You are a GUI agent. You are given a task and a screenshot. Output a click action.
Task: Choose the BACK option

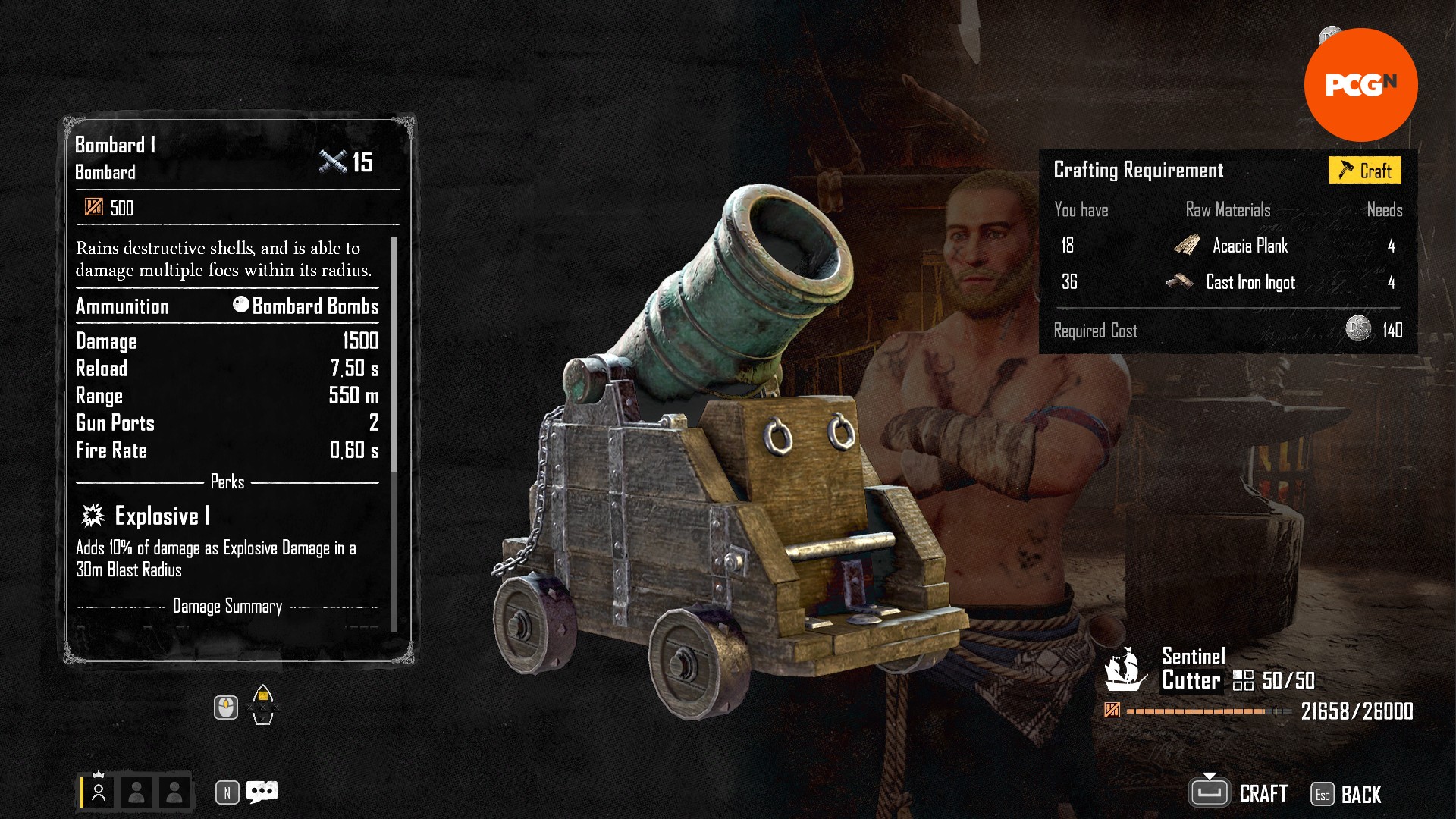tap(1348, 794)
